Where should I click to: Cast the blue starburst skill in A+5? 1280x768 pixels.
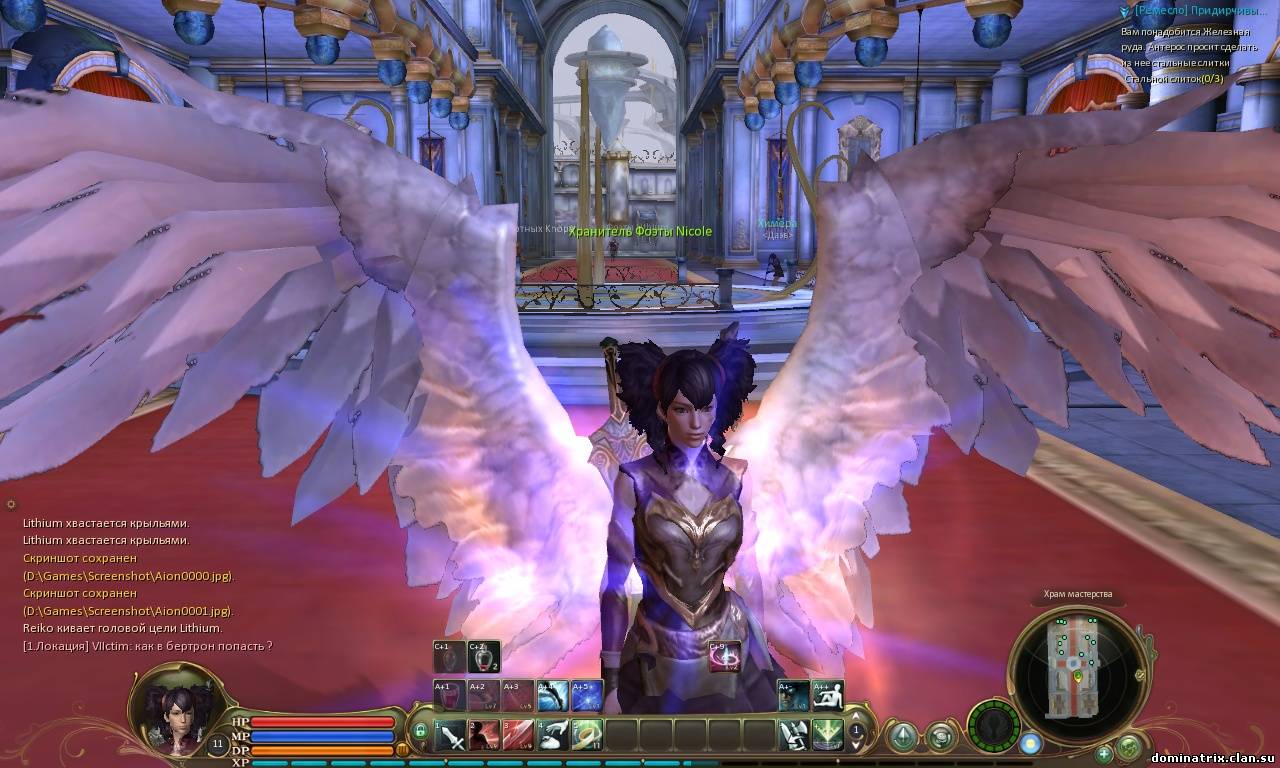(587, 696)
